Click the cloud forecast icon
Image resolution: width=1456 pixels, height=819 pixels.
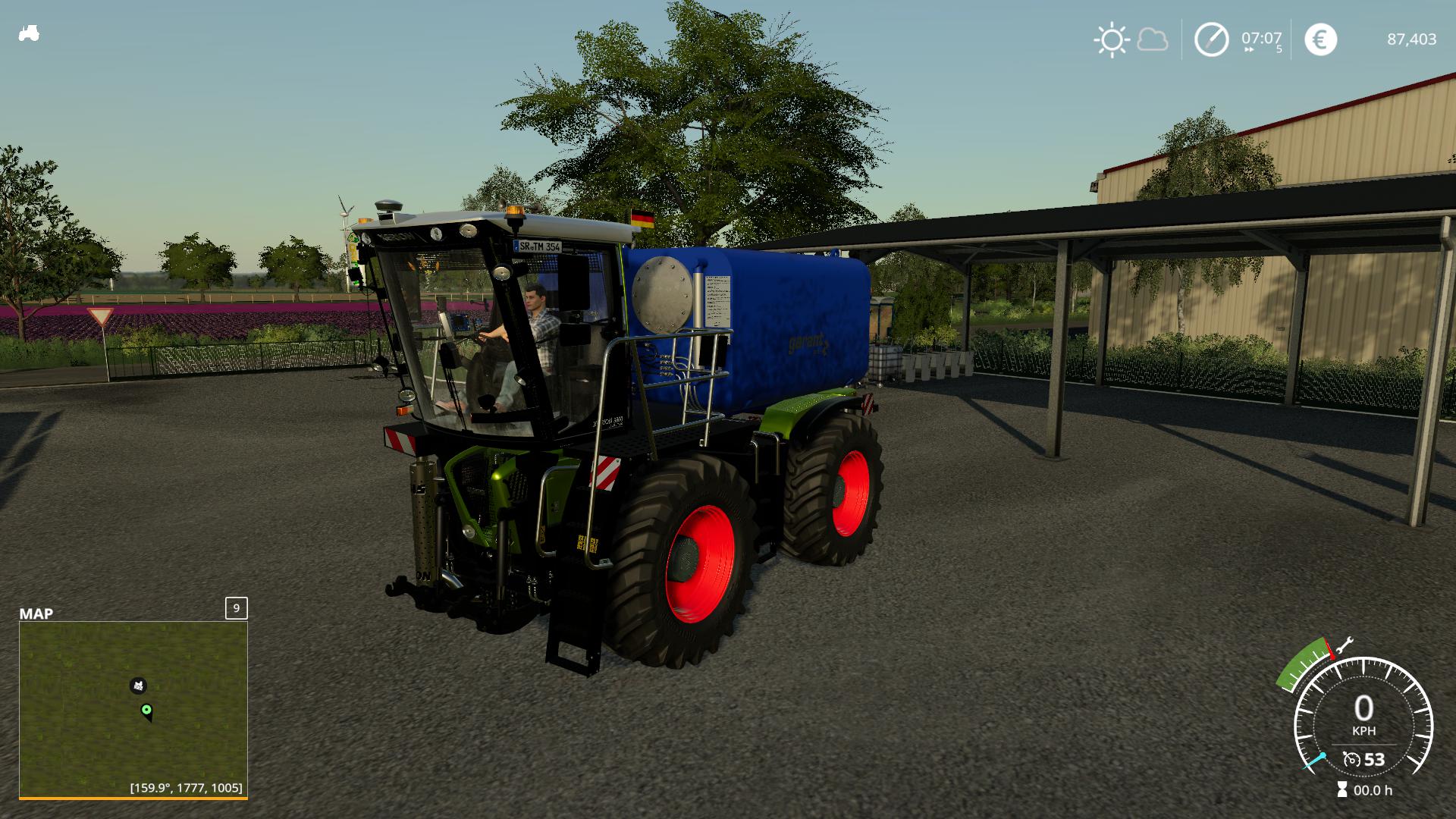(1152, 39)
